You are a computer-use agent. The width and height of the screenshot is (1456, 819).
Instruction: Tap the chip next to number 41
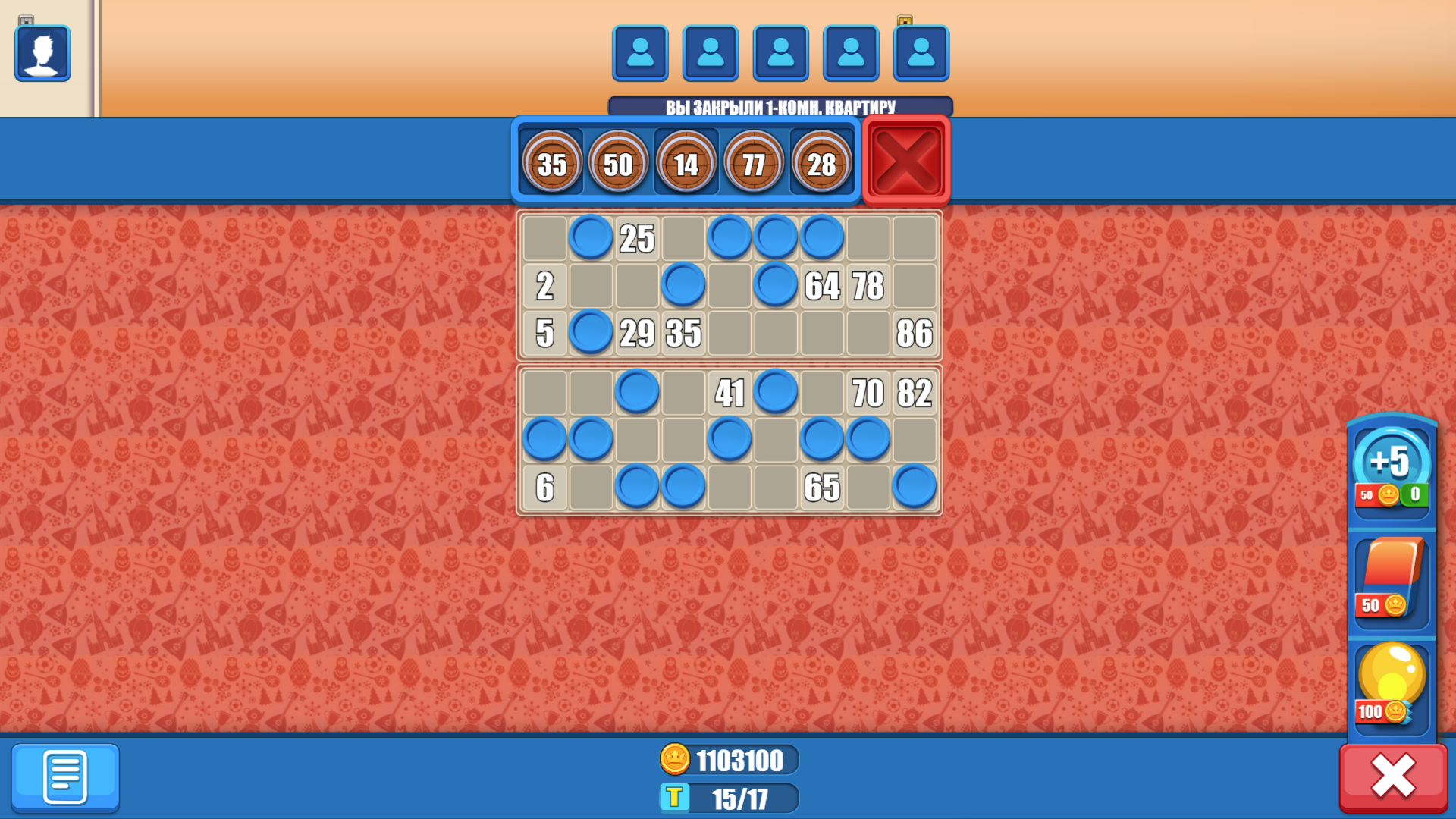tap(776, 393)
